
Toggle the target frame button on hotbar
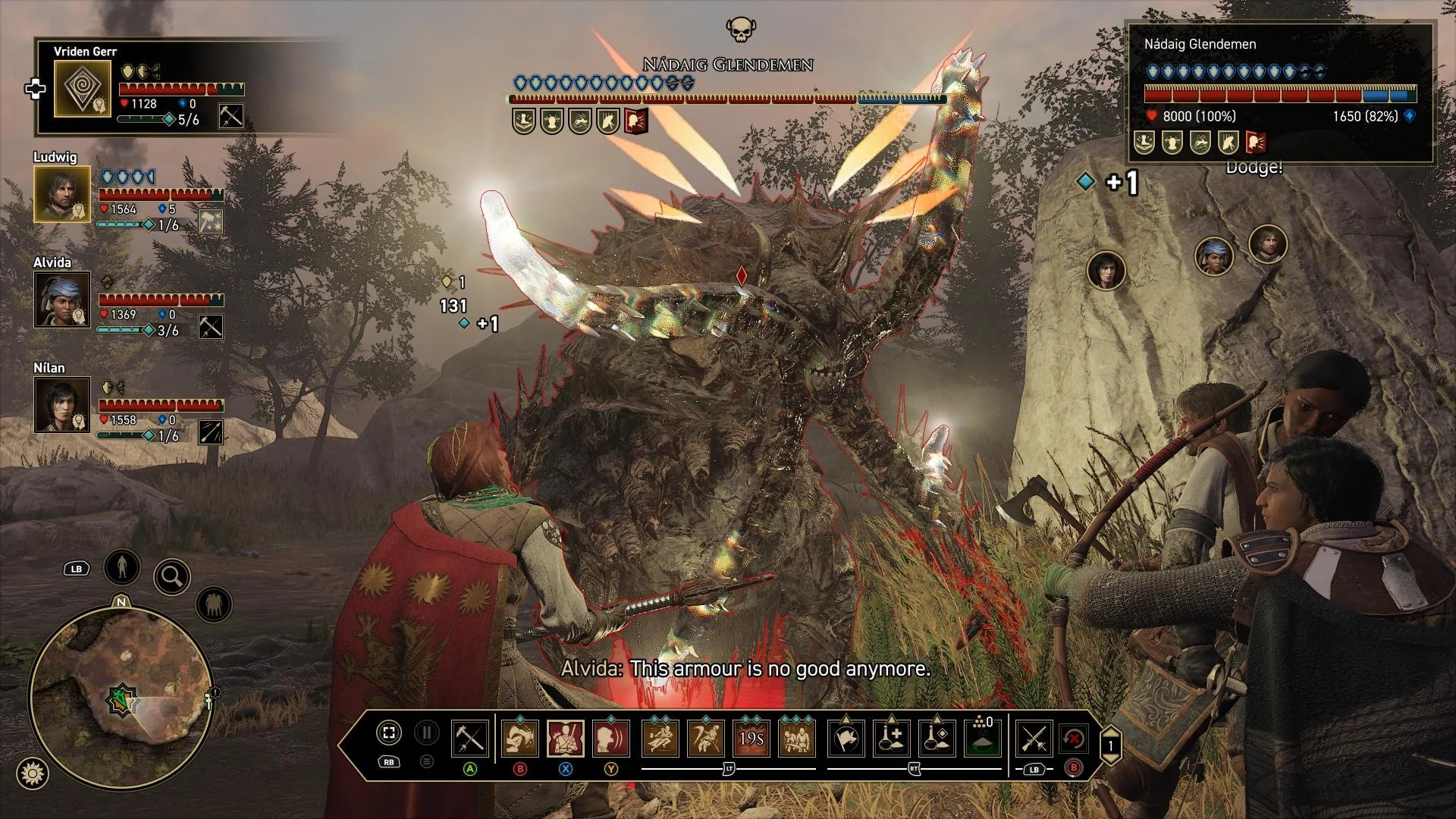coord(388,733)
